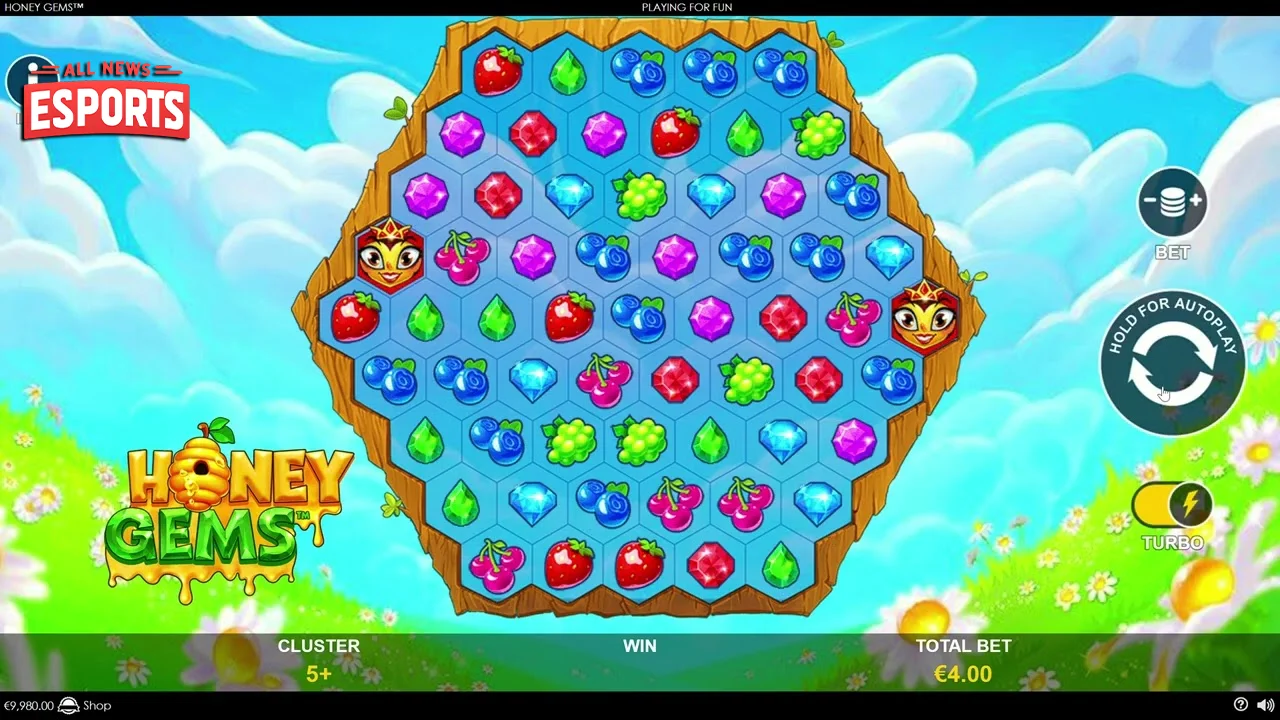Open the Cluster 5+ info panel
Image resolution: width=1280 pixels, height=720 pixels.
318,660
